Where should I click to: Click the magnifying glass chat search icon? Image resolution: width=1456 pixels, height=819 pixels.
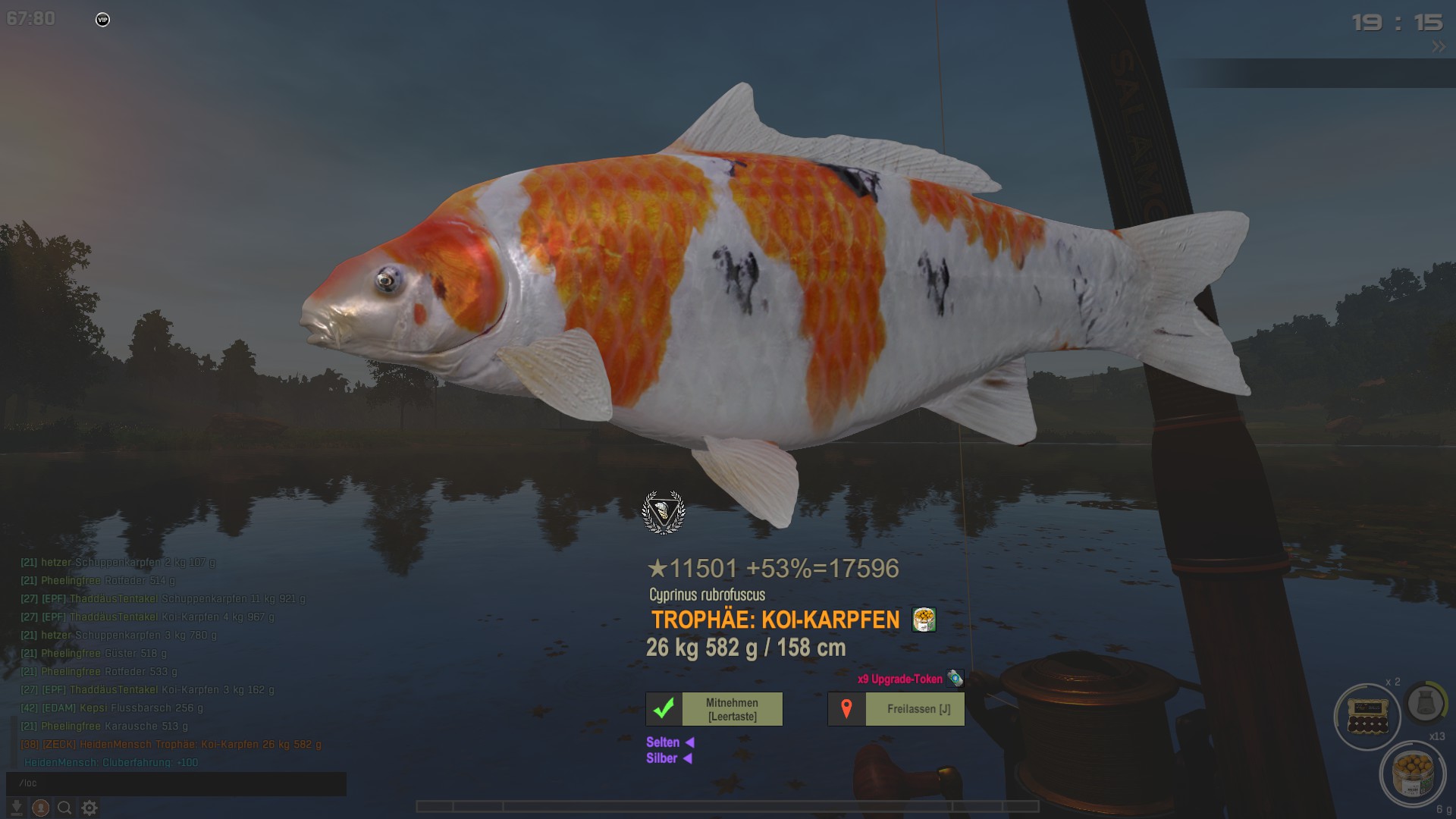tap(65, 808)
